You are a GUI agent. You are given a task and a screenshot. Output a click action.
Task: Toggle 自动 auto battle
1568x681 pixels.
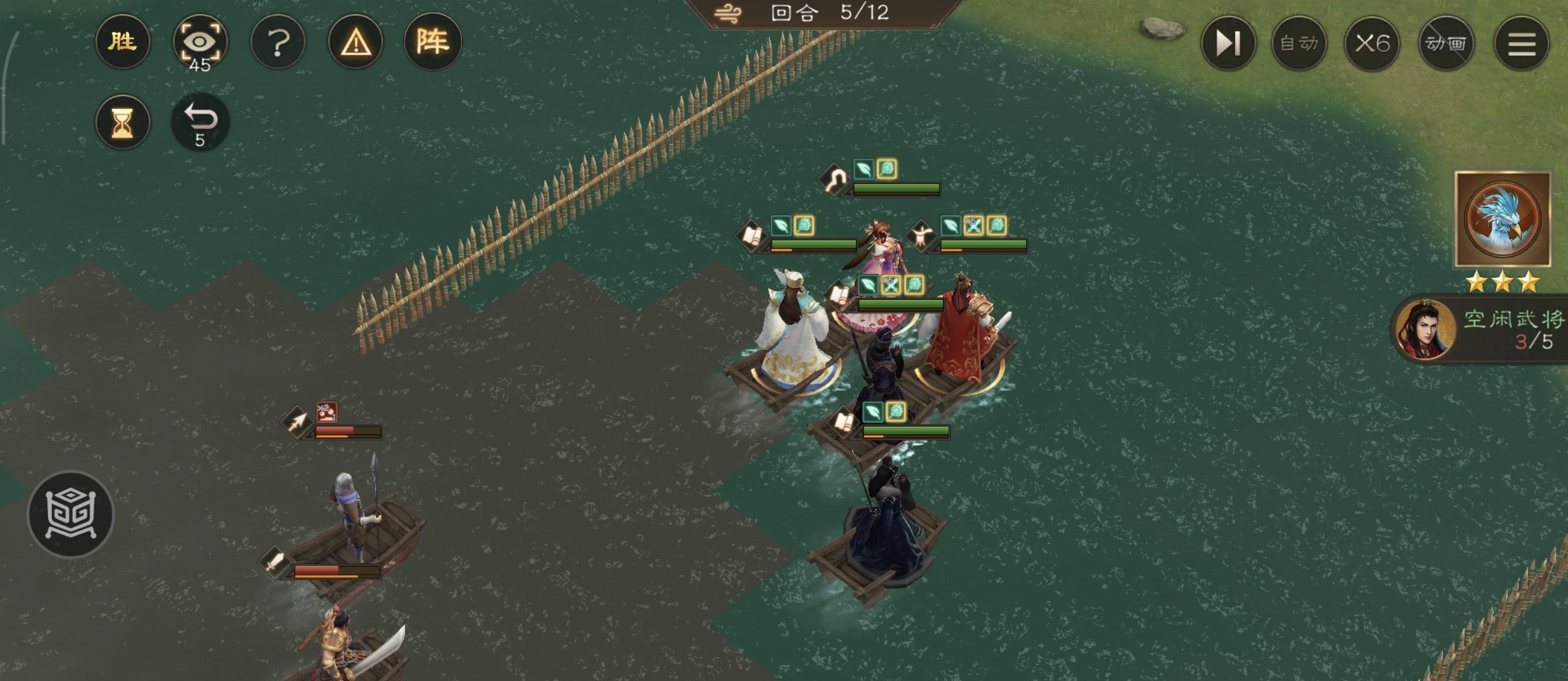point(1299,43)
